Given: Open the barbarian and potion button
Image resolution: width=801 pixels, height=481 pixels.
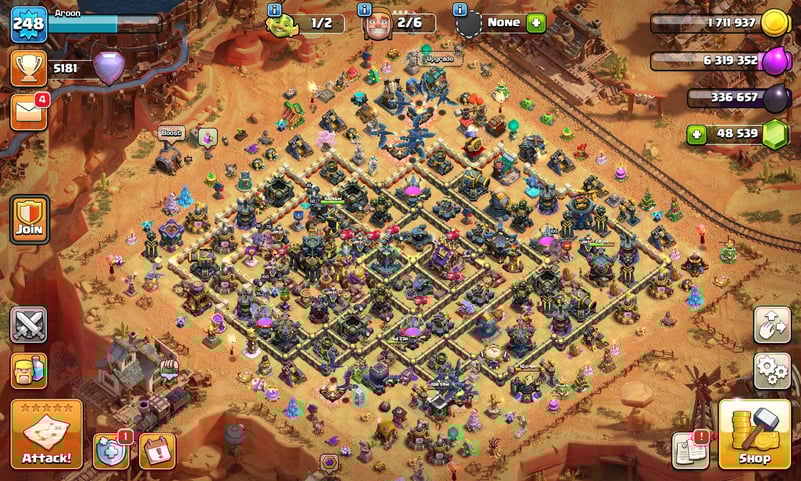Looking at the screenshot, I should (x=29, y=371).
